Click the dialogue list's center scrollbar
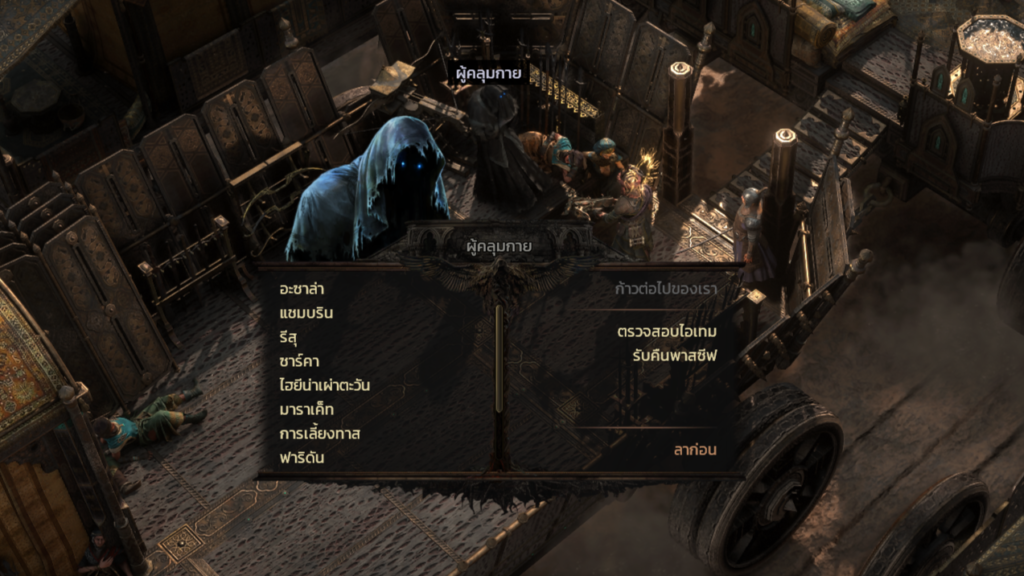The image size is (1024, 576). point(498,360)
